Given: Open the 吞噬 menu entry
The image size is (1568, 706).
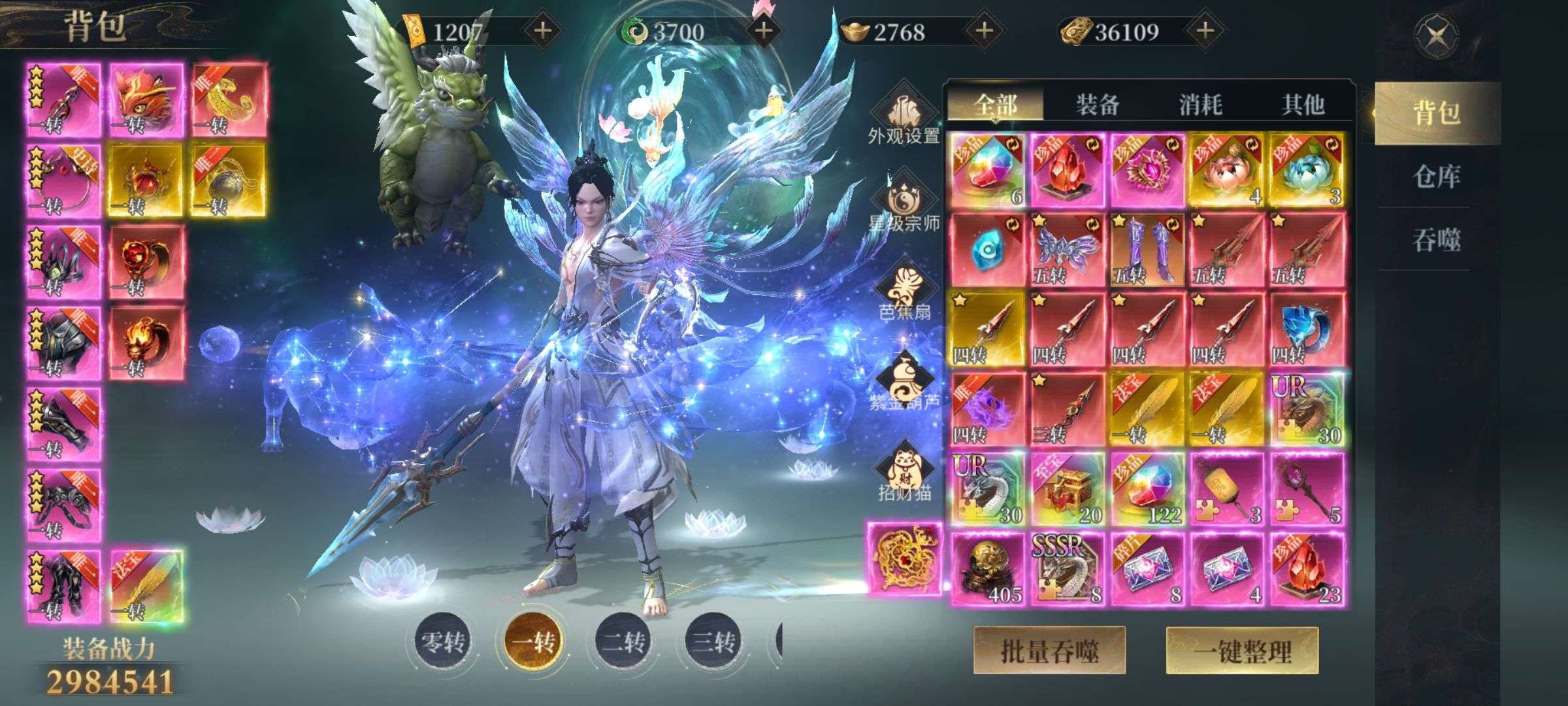Looking at the screenshot, I should tap(1436, 240).
